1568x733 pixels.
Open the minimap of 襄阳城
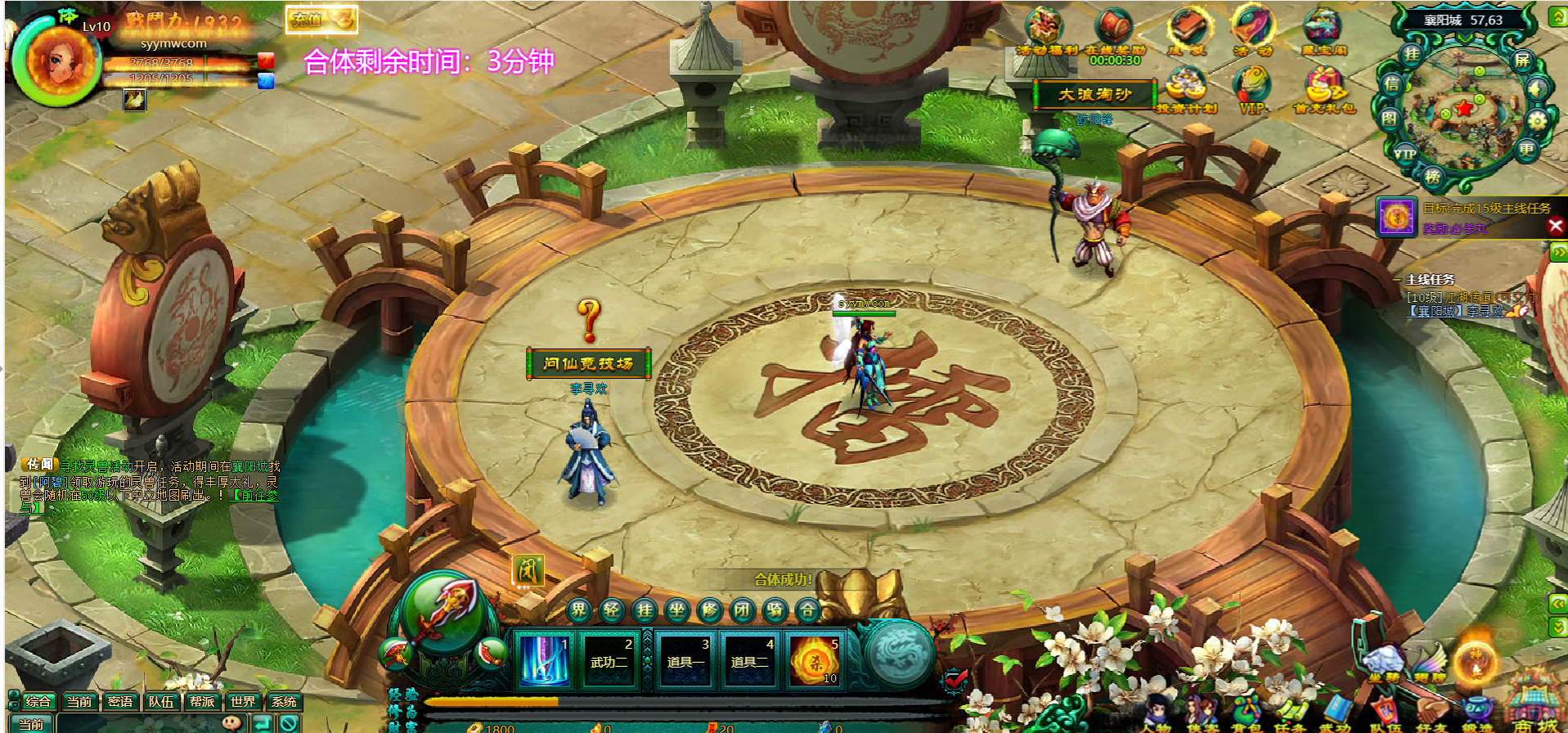[1462, 106]
